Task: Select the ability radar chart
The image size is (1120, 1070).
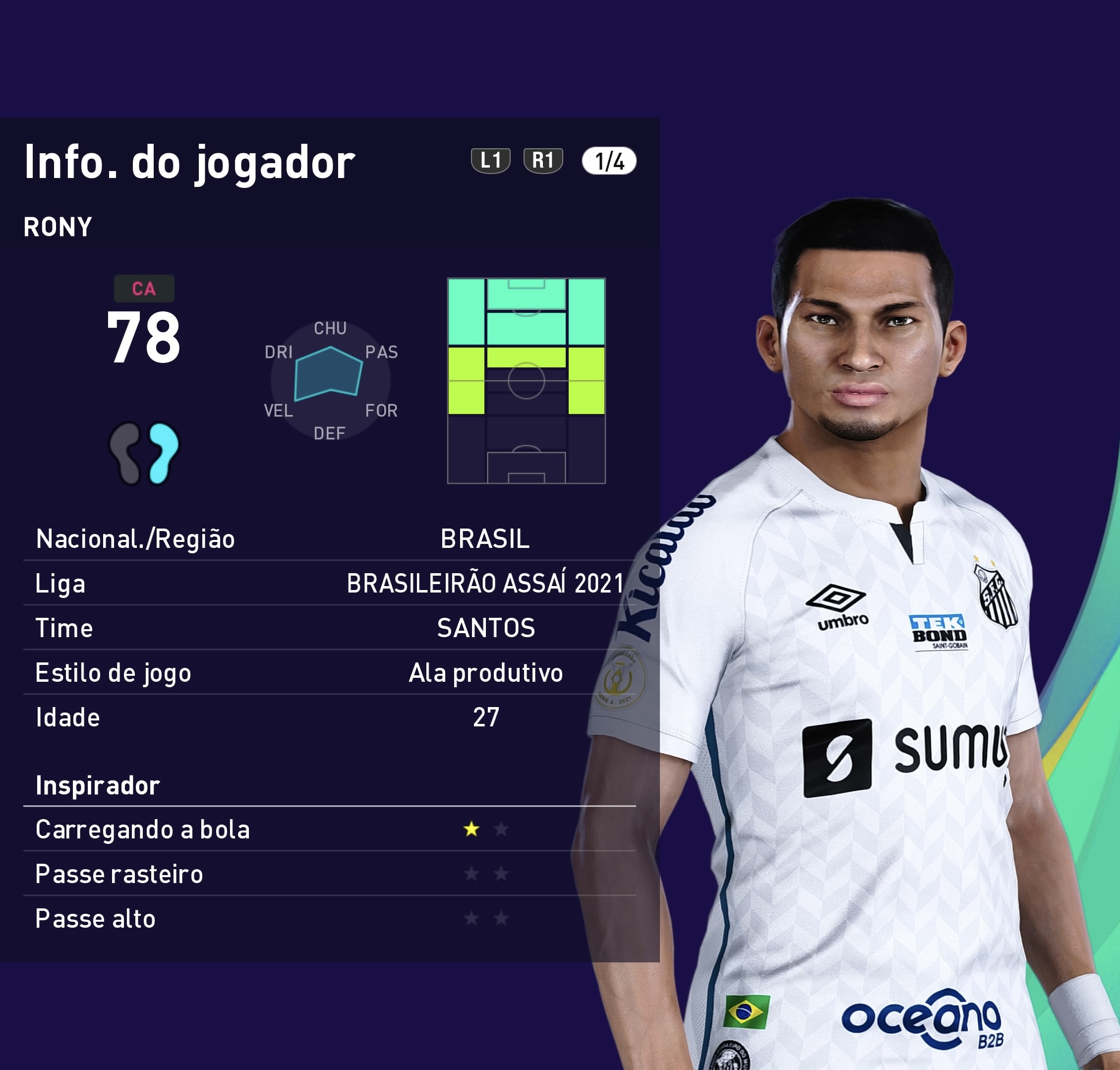Action: pyautogui.click(x=330, y=380)
